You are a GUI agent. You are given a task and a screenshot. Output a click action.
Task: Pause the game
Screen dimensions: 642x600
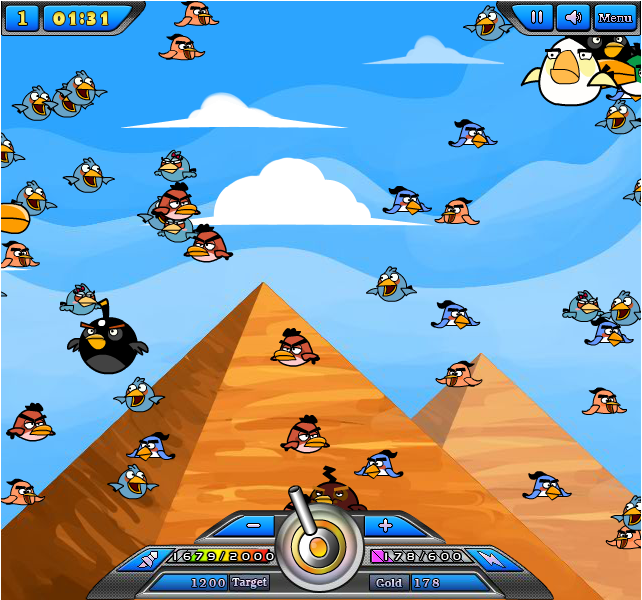pyautogui.click(x=537, y=17)
